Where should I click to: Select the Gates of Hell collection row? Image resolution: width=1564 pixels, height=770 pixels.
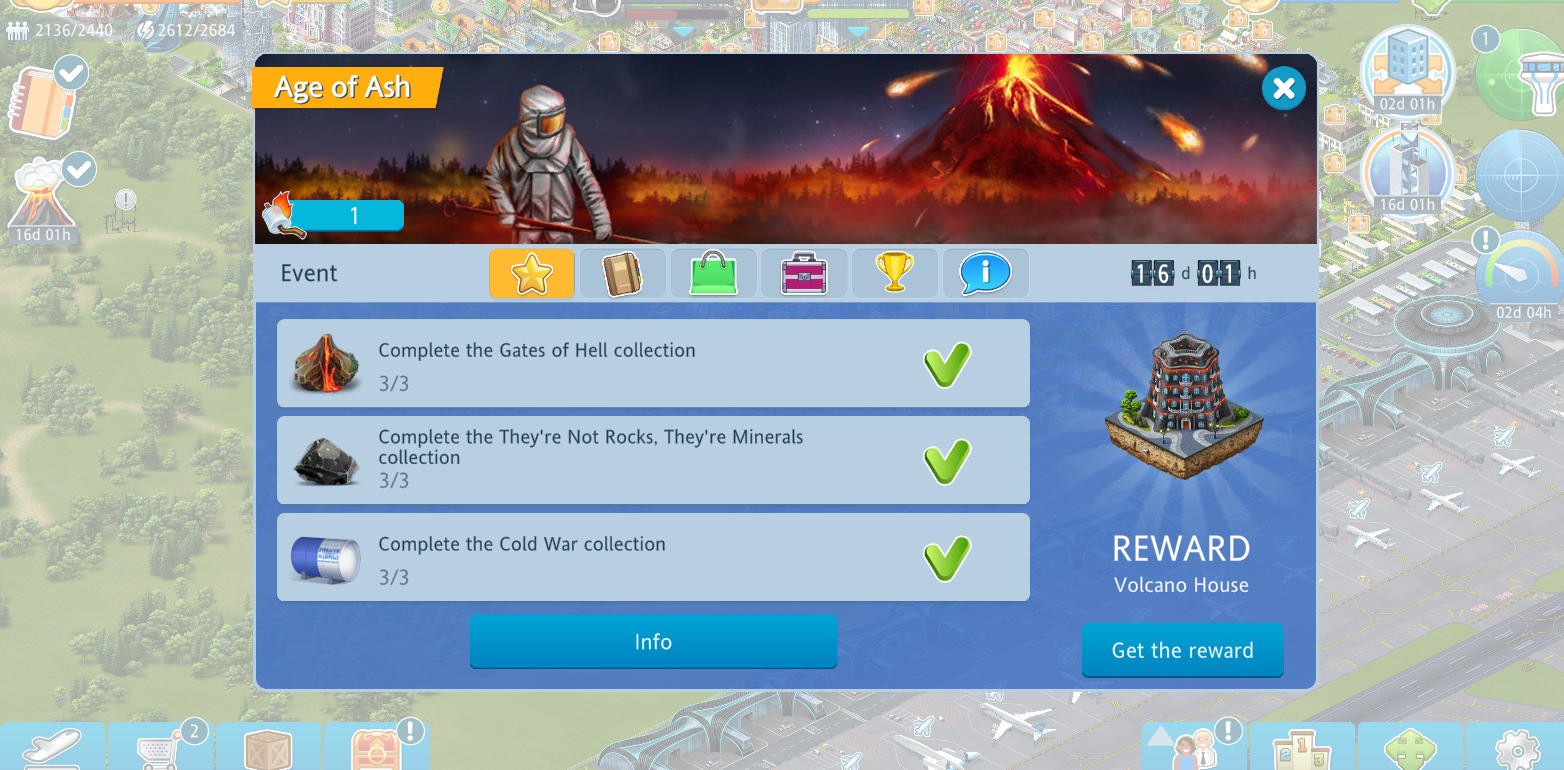[652, 364]
